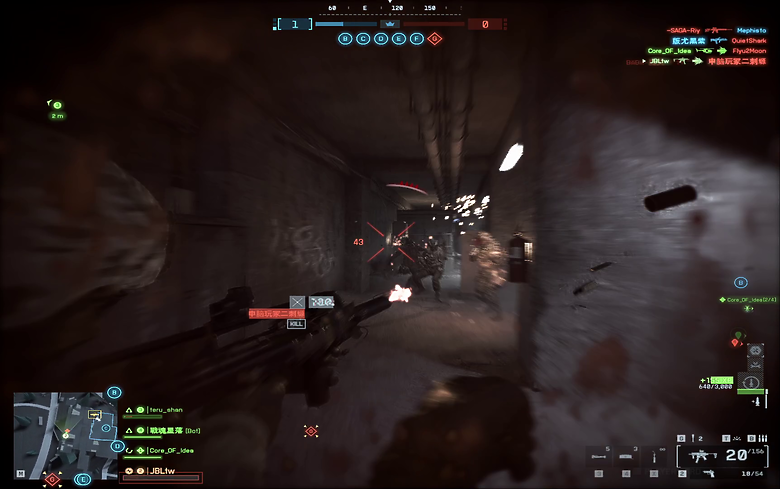Select your own JBLtw squad row
Viewport: 780px width, 489px height.
click(x=162, y=470)
